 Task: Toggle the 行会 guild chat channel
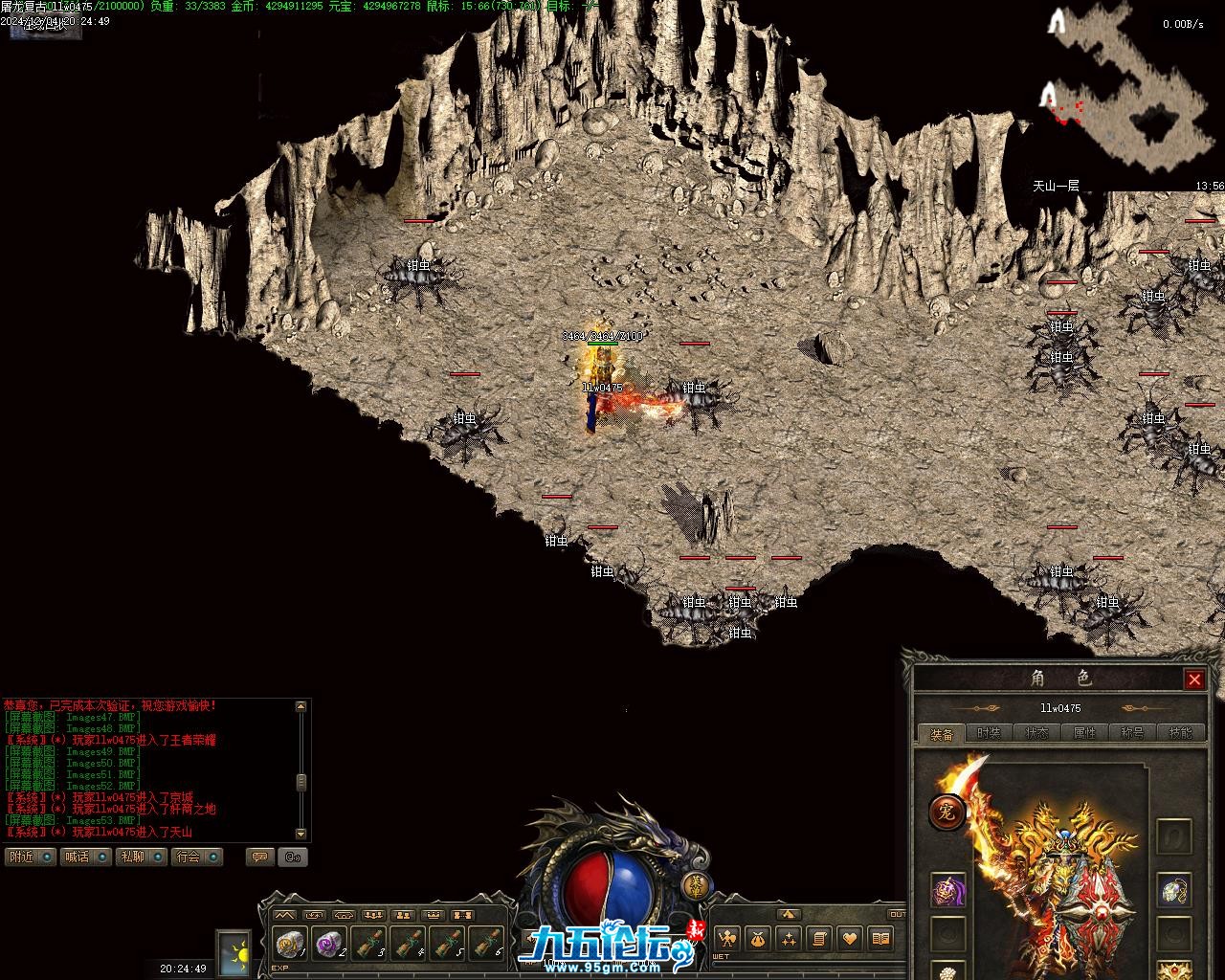pyautogui.click(x=197, y=857)
